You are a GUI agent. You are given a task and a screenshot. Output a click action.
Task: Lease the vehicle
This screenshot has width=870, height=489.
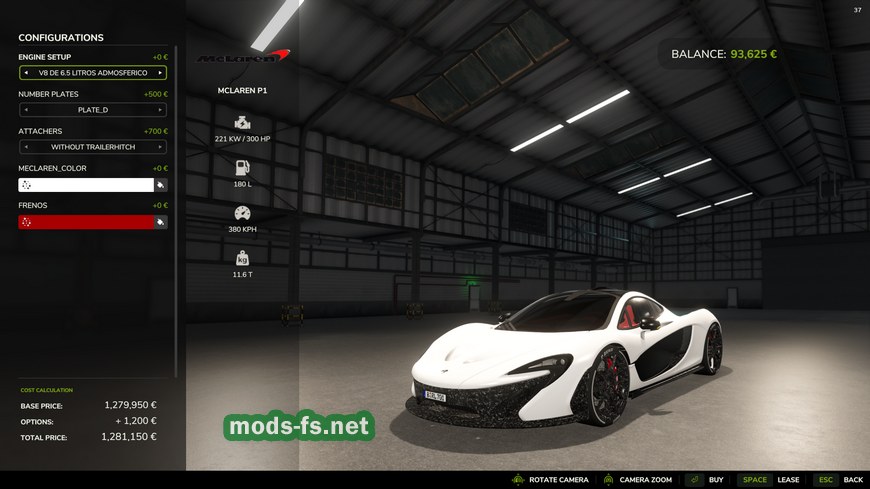[x=769, y=480]
